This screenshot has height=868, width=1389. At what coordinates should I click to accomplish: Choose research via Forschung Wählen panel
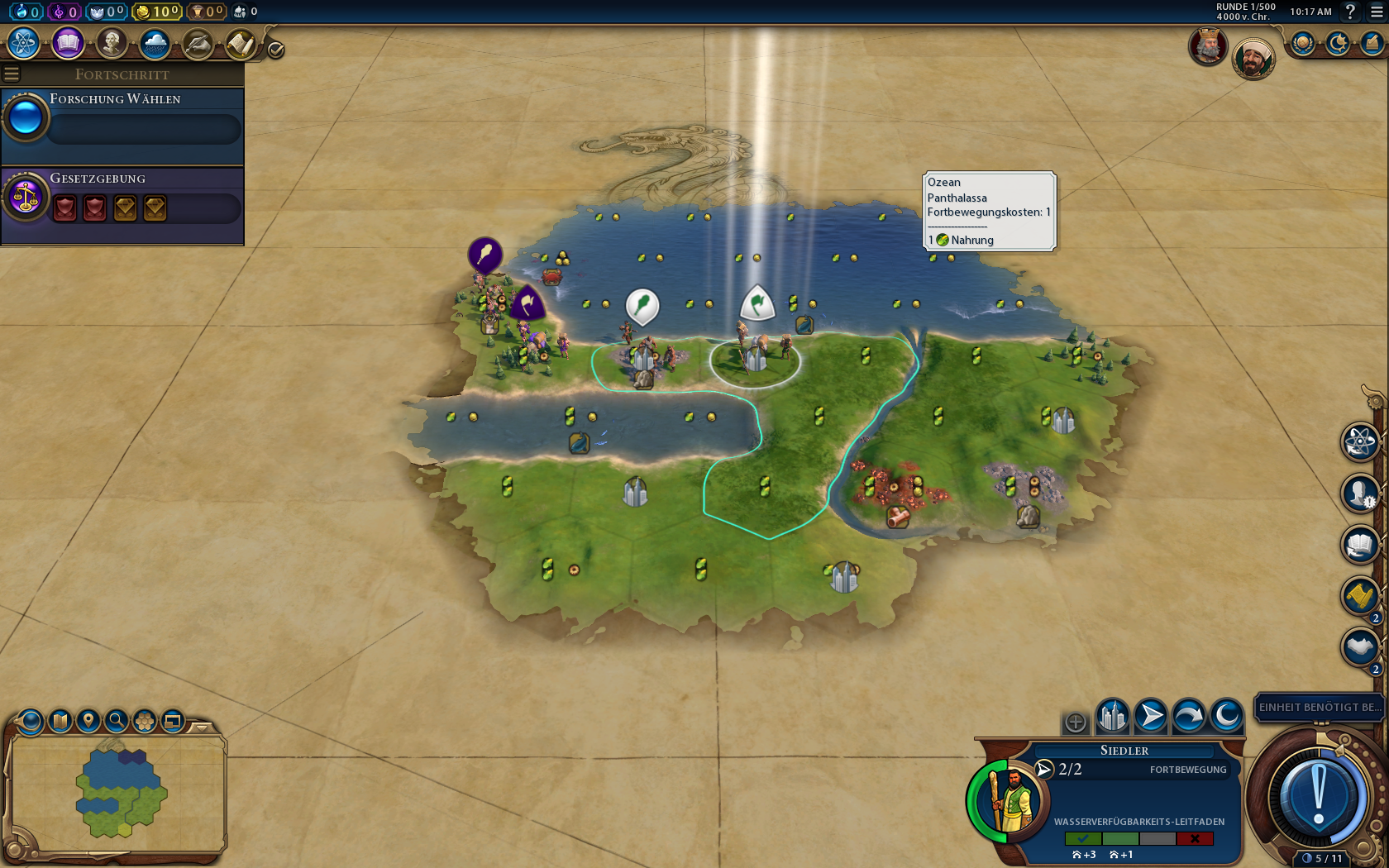point(122,119)
